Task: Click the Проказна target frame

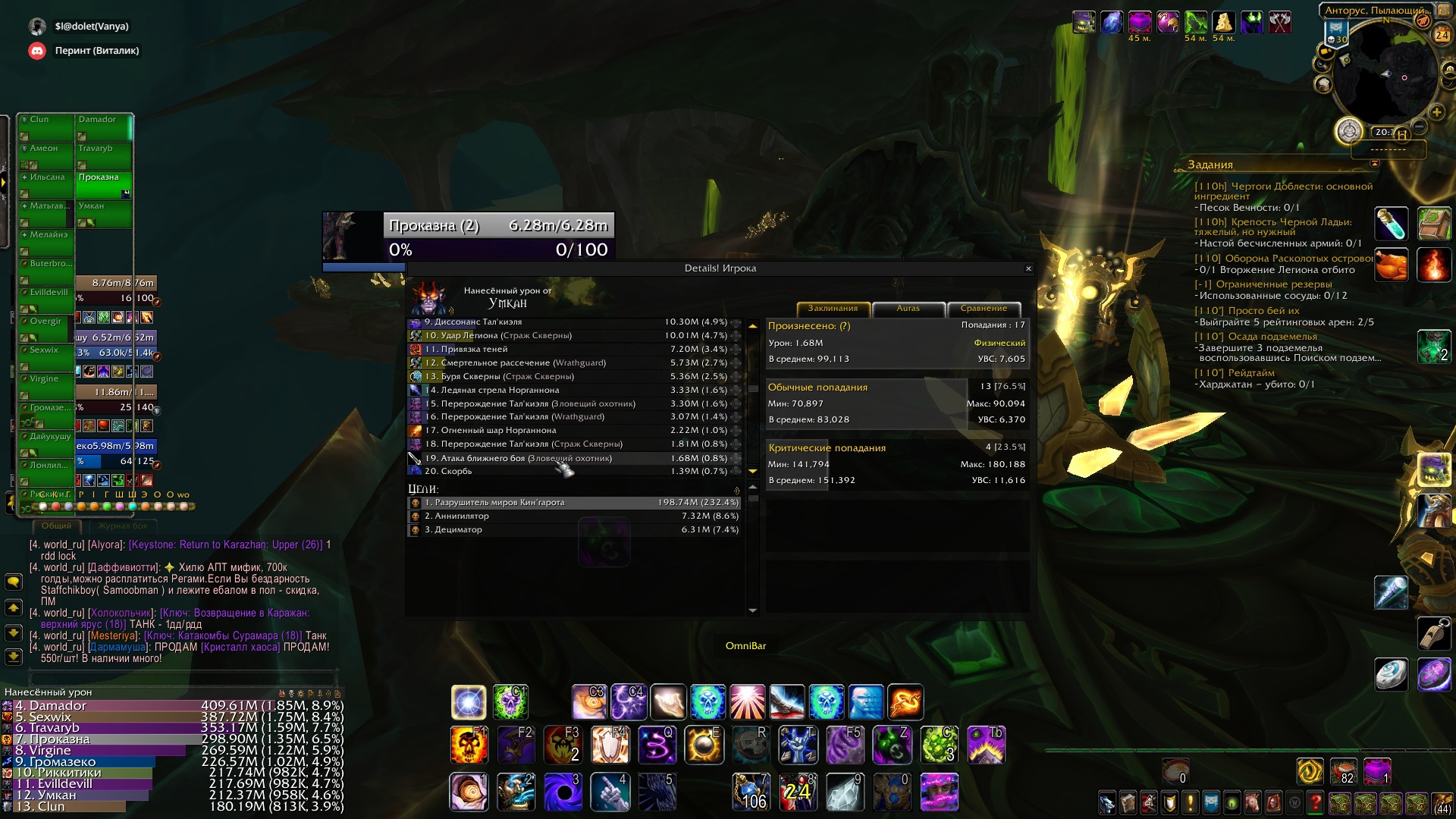Action: pos(498,236)
